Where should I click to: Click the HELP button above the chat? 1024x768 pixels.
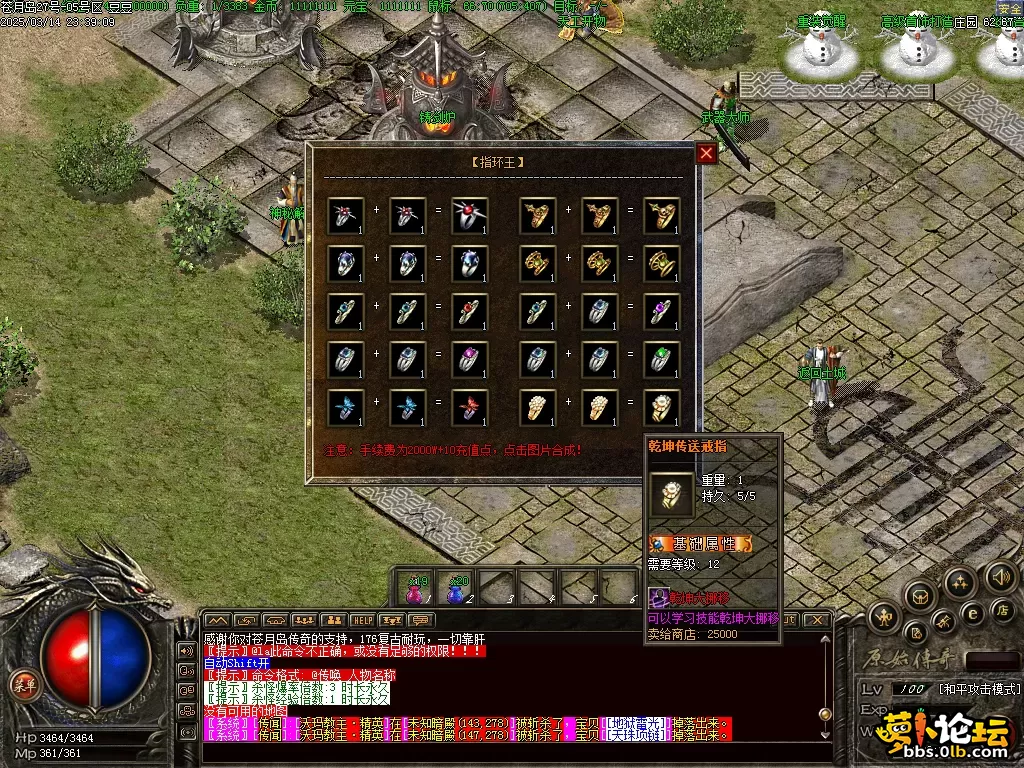coord(362,620)
